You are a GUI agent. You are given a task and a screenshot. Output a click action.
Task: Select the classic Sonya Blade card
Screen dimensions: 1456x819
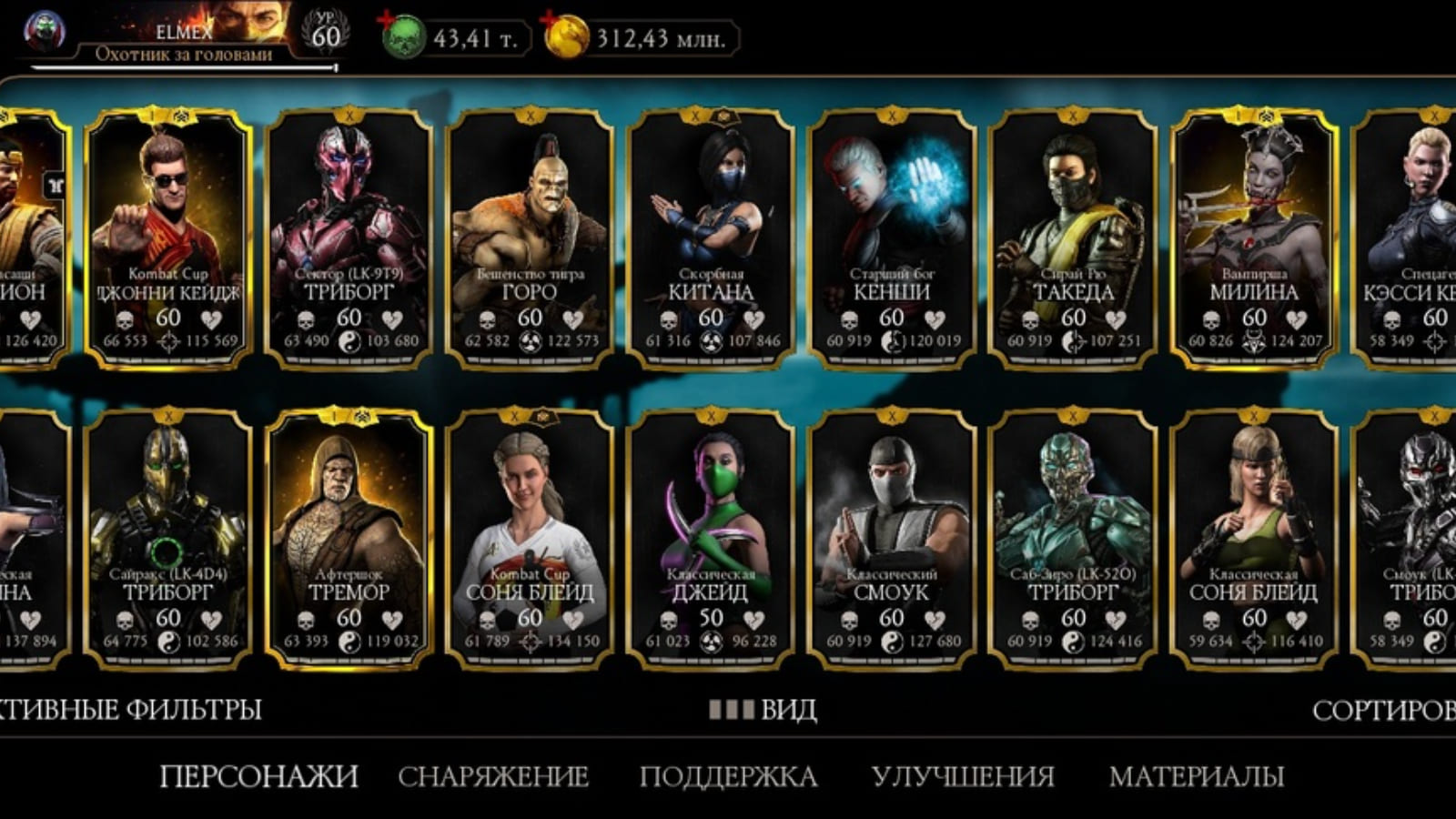1254,537
